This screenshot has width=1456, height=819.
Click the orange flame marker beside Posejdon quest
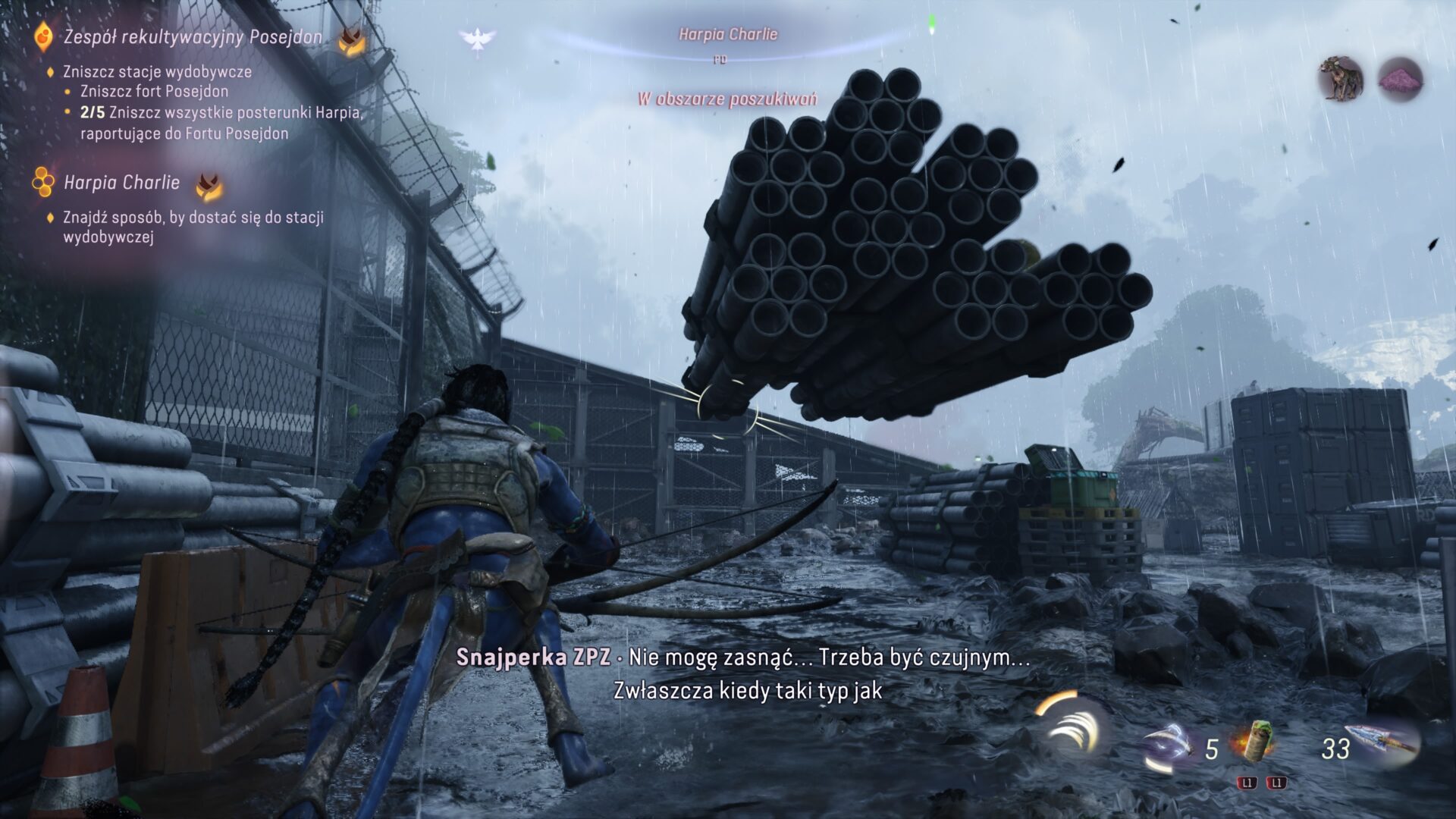click(350, 41)
